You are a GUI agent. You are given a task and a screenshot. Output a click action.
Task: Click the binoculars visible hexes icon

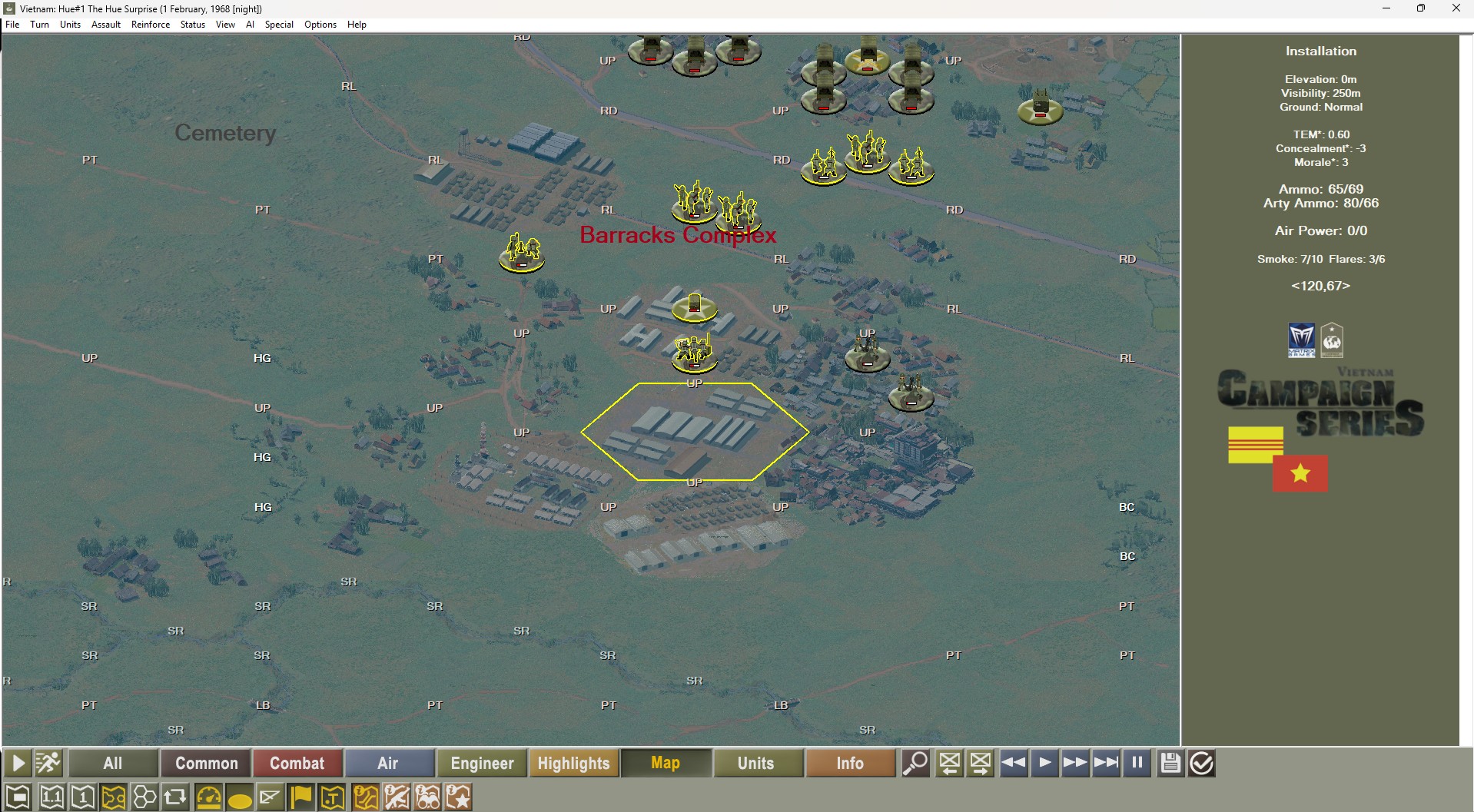(428, 797)
